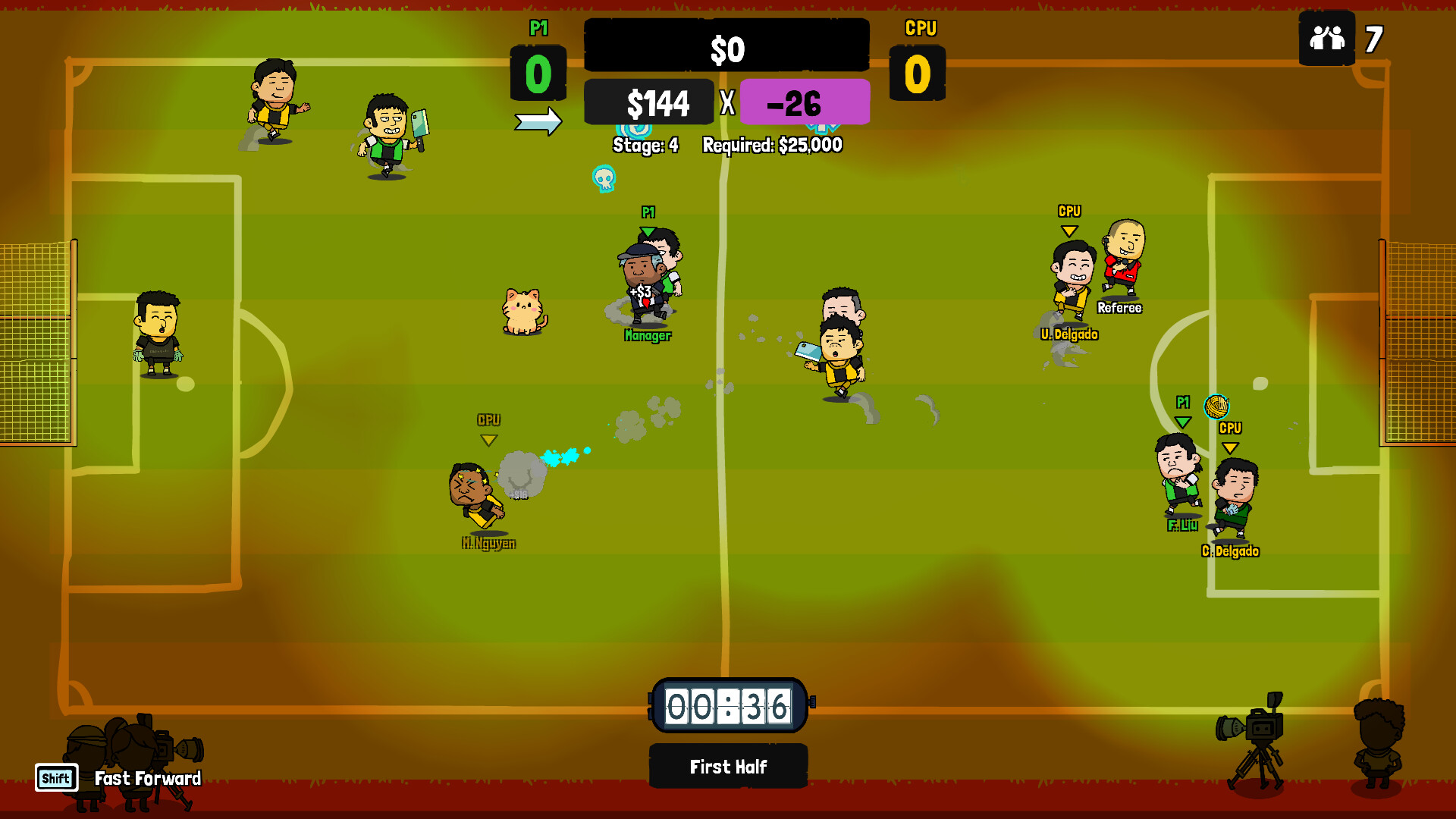The height and width of the screenshot is (819, 1456).
Task: Select the First Half label
Action: click(x=728, y=766)
